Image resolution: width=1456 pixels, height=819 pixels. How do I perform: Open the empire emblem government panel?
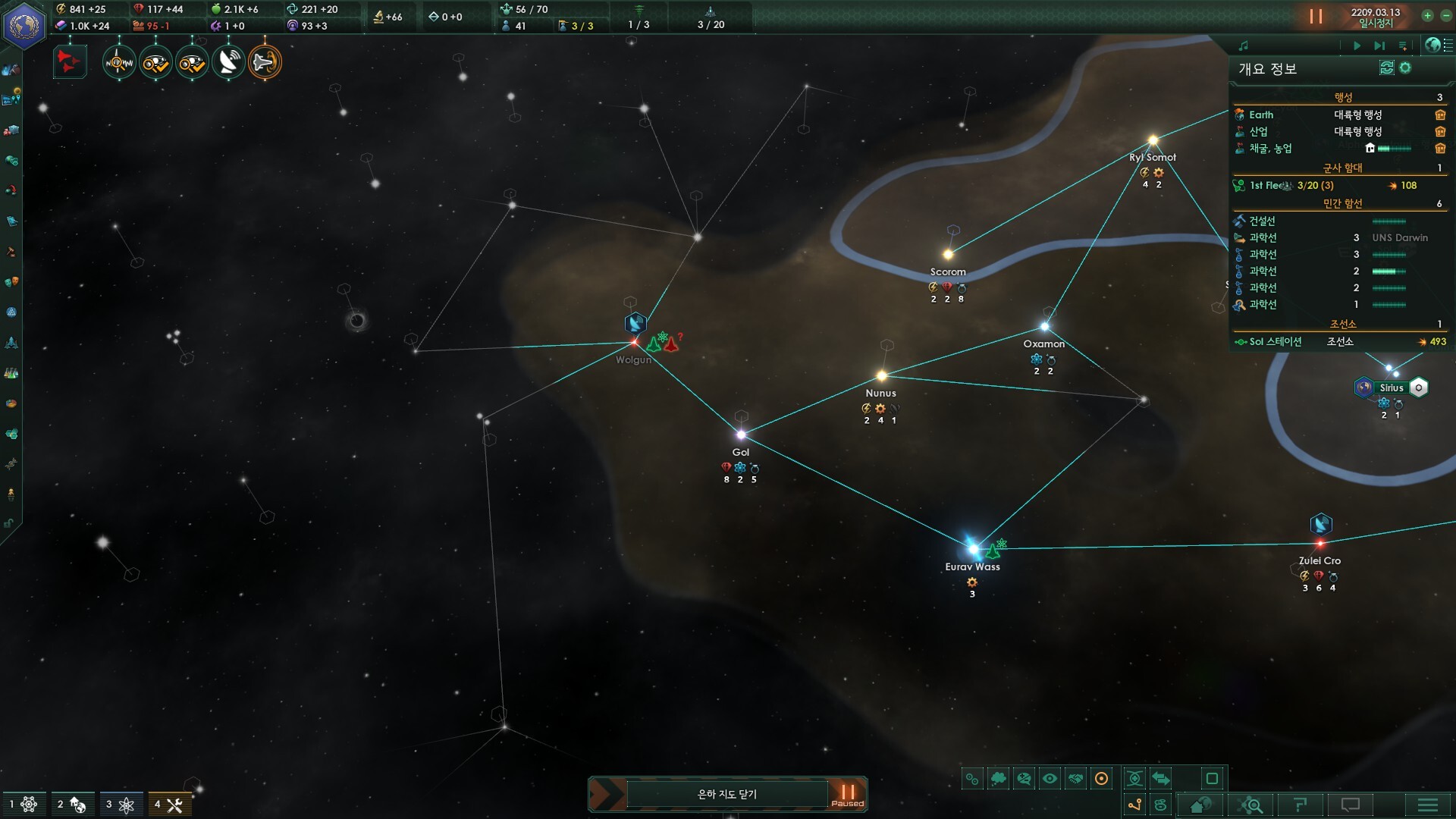[x=24, y=25]
